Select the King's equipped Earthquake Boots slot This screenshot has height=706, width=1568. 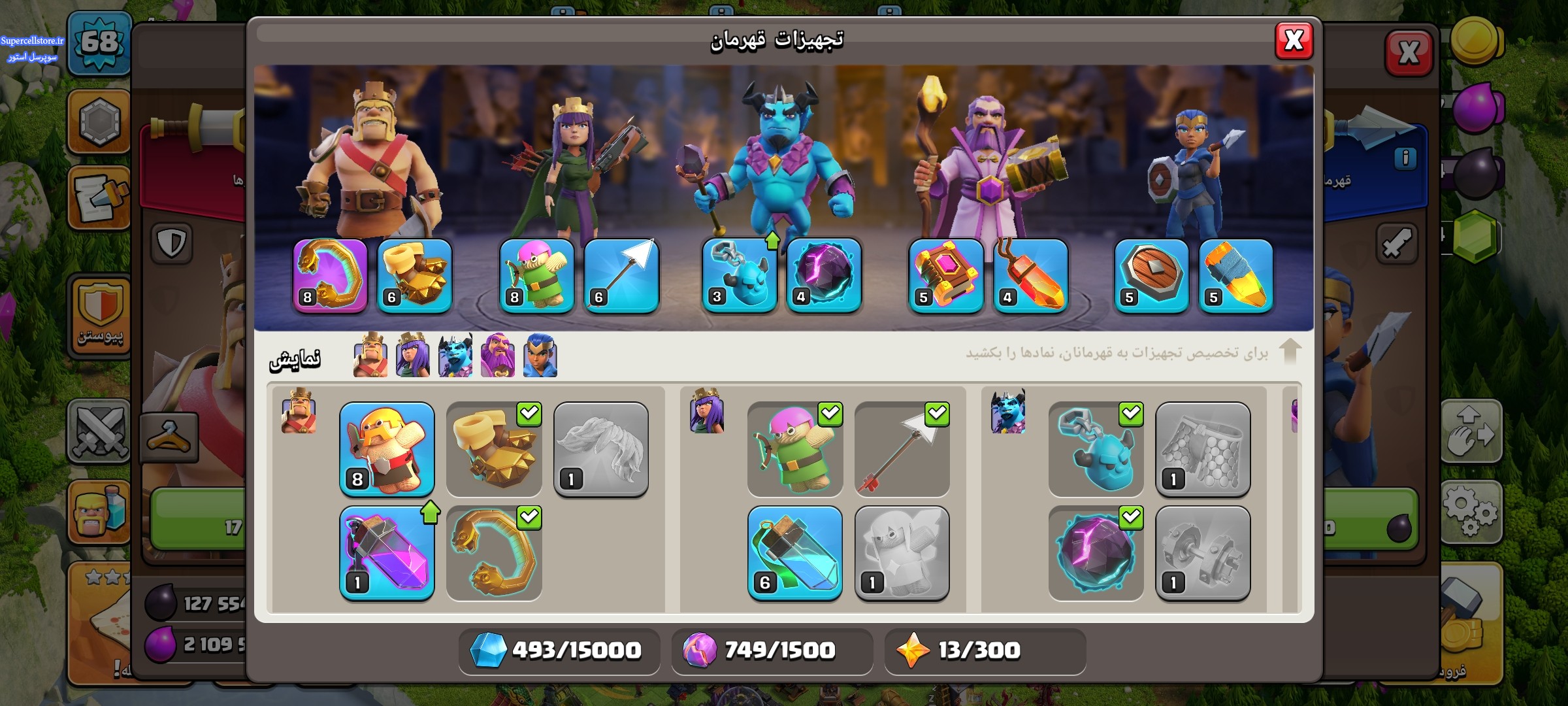[415, 276]
